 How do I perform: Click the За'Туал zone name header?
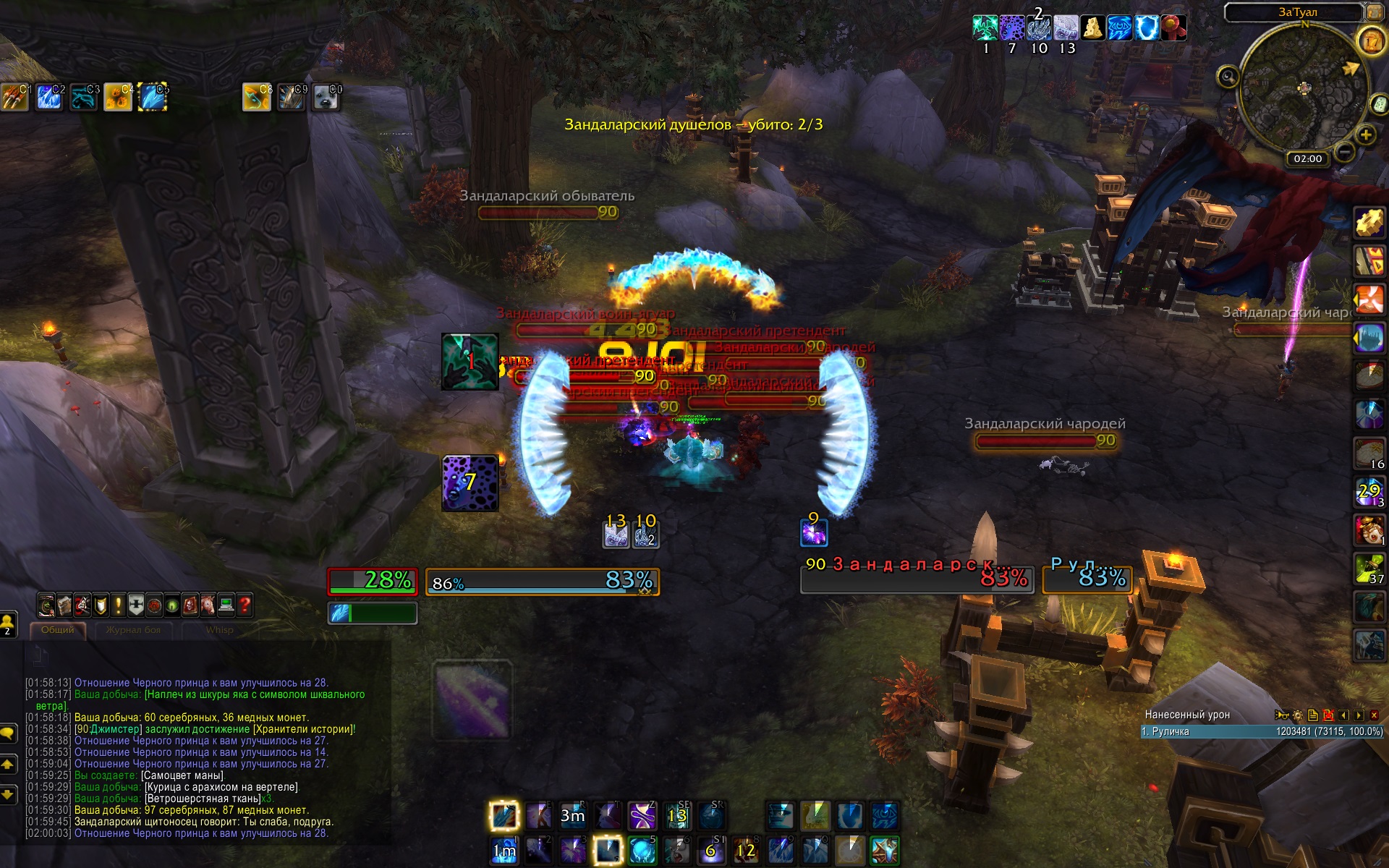(x=1297, y=12)
